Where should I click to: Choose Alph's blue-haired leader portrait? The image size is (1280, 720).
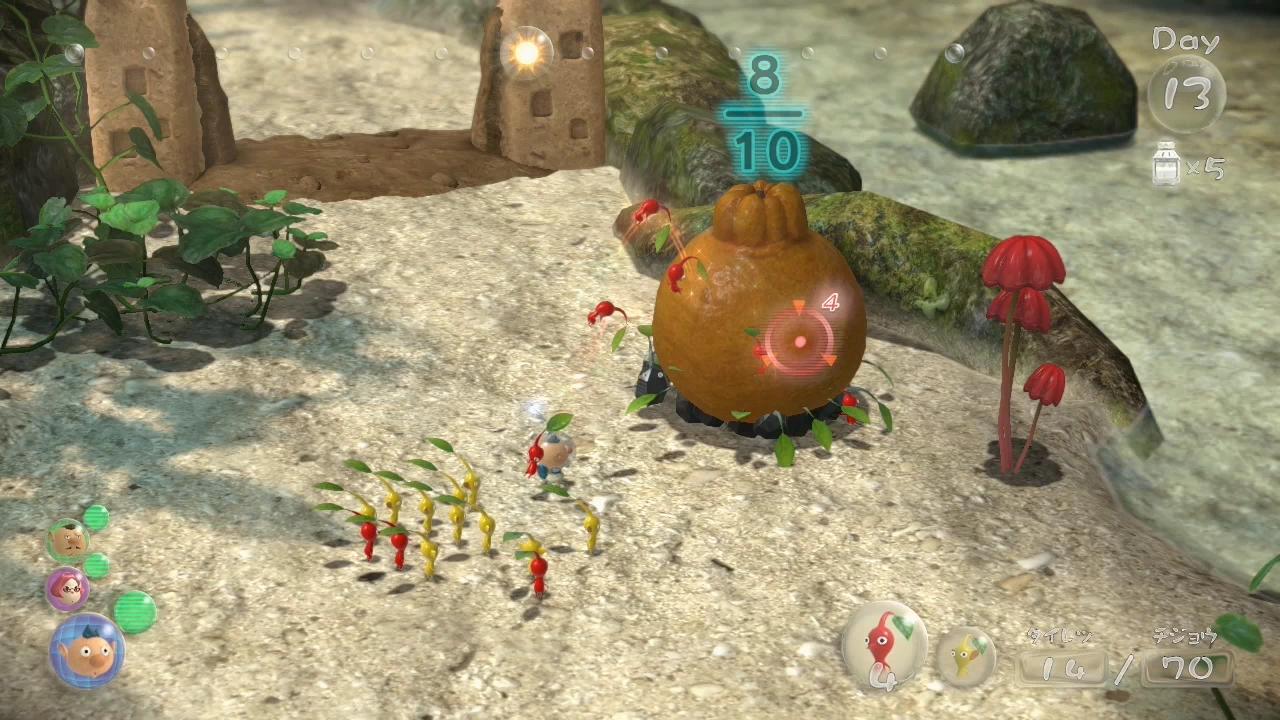pyautogui.click(x=87, y=651)
